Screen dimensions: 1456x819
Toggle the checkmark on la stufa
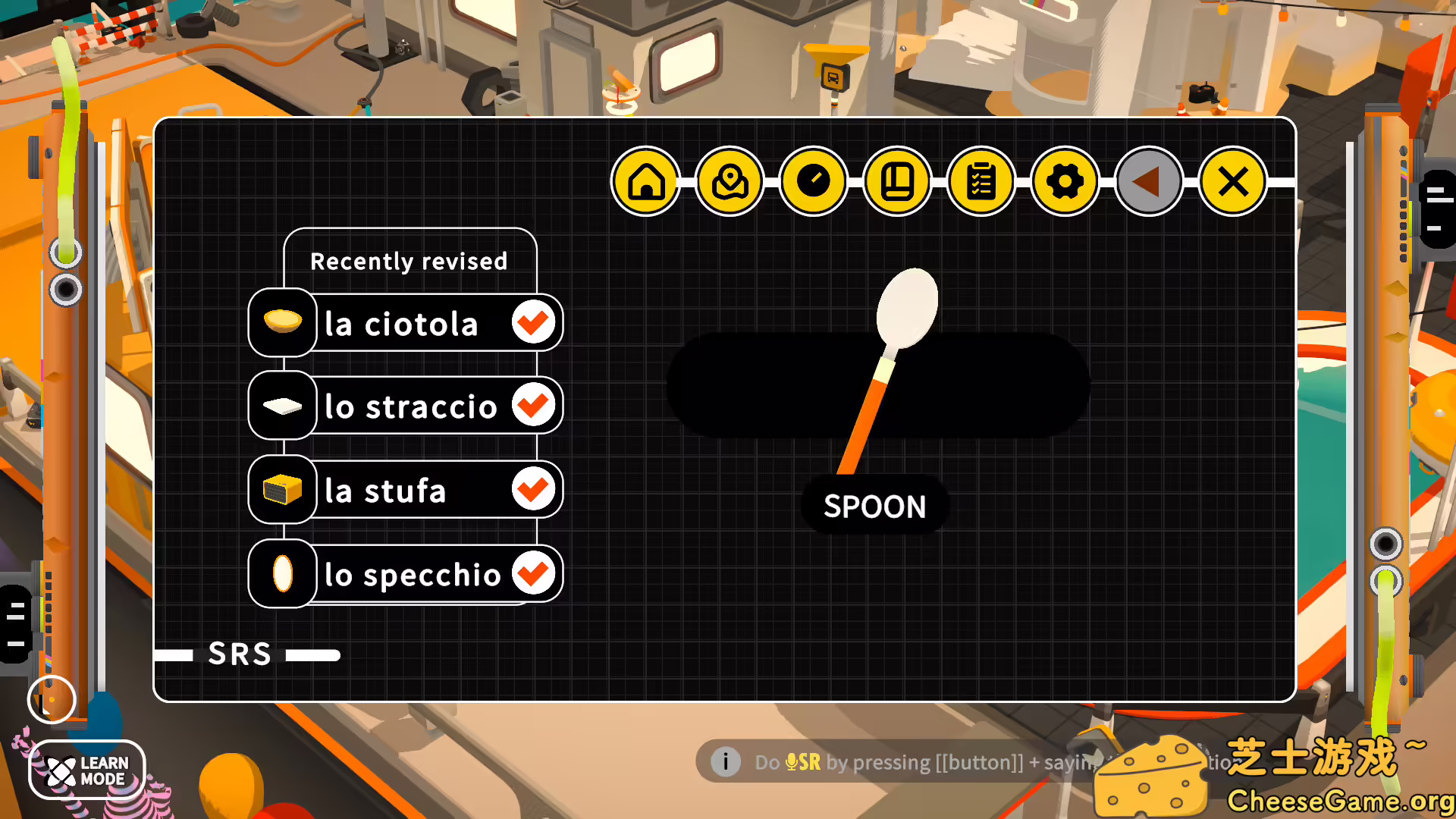[534, 491]
